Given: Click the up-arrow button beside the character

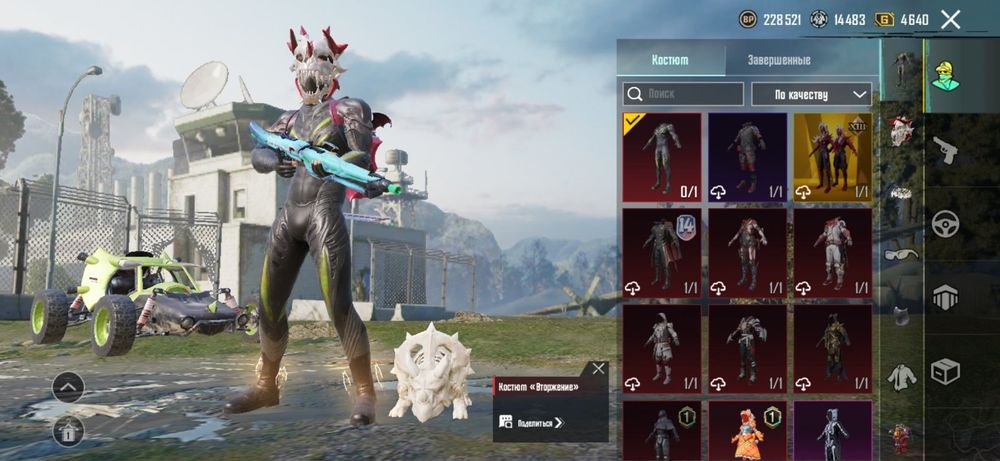Looking at the screenshot, I should click(68, 387).
